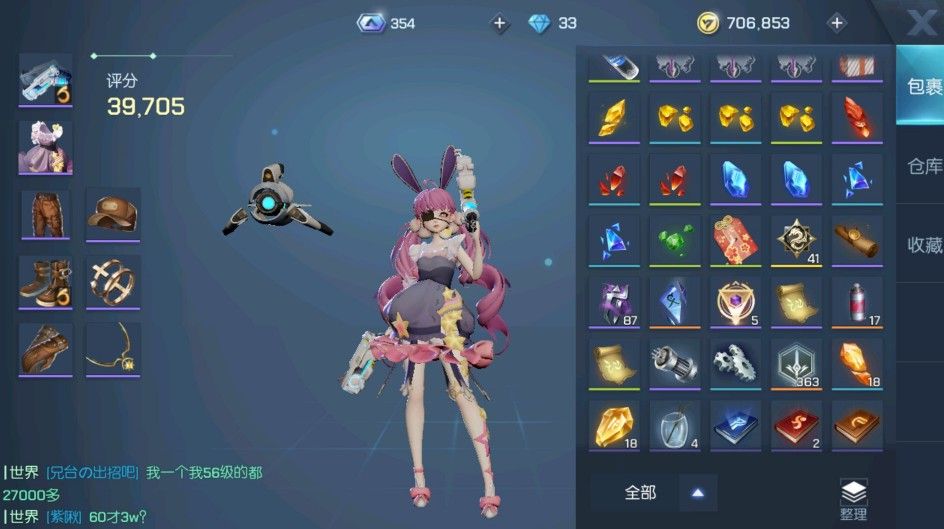Add more diamonds via plus button
This screenshot has height=529, width=944.
point(499,23)
